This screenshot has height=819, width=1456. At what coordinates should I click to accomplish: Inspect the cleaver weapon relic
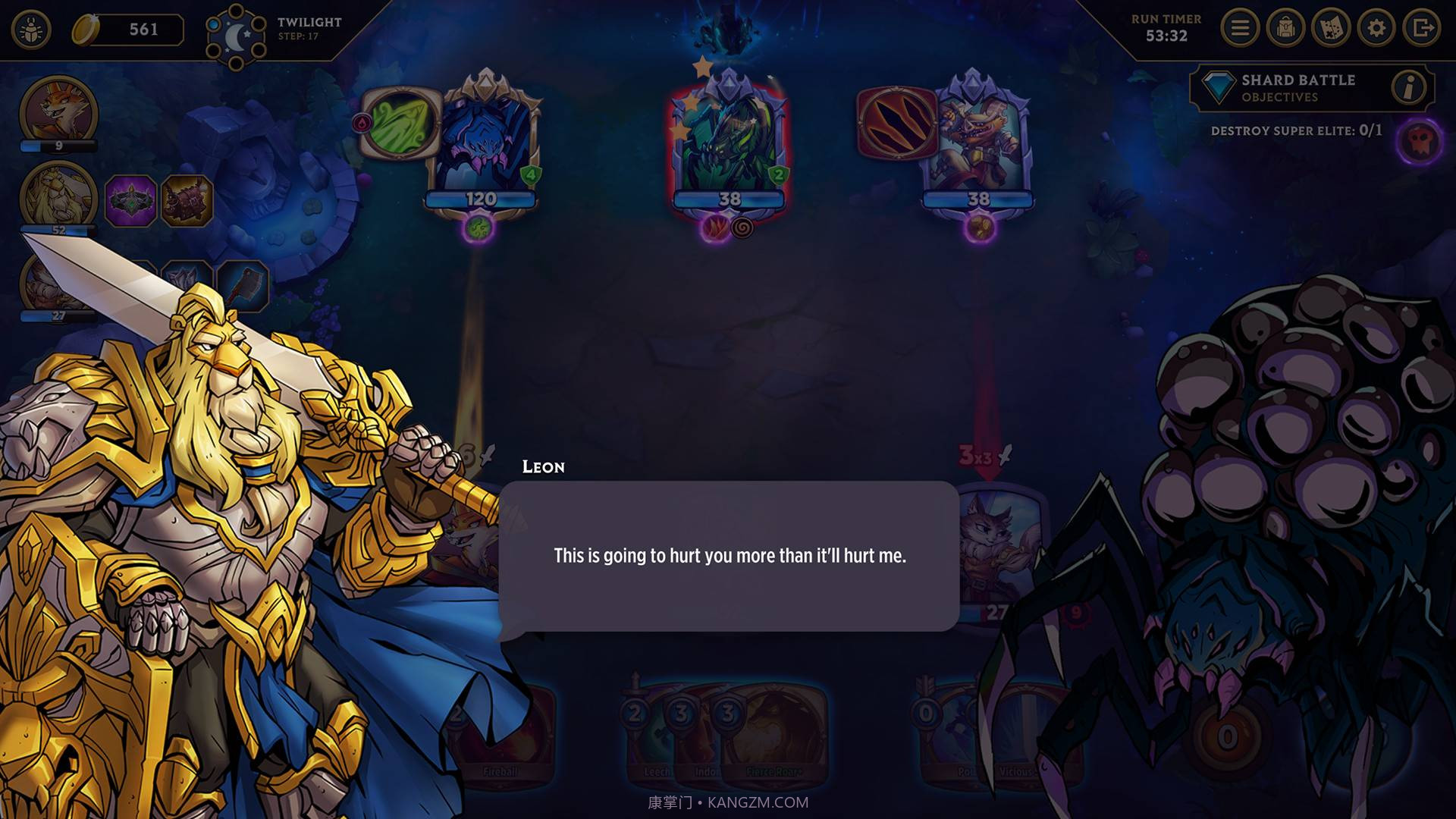tap(243, 286)
